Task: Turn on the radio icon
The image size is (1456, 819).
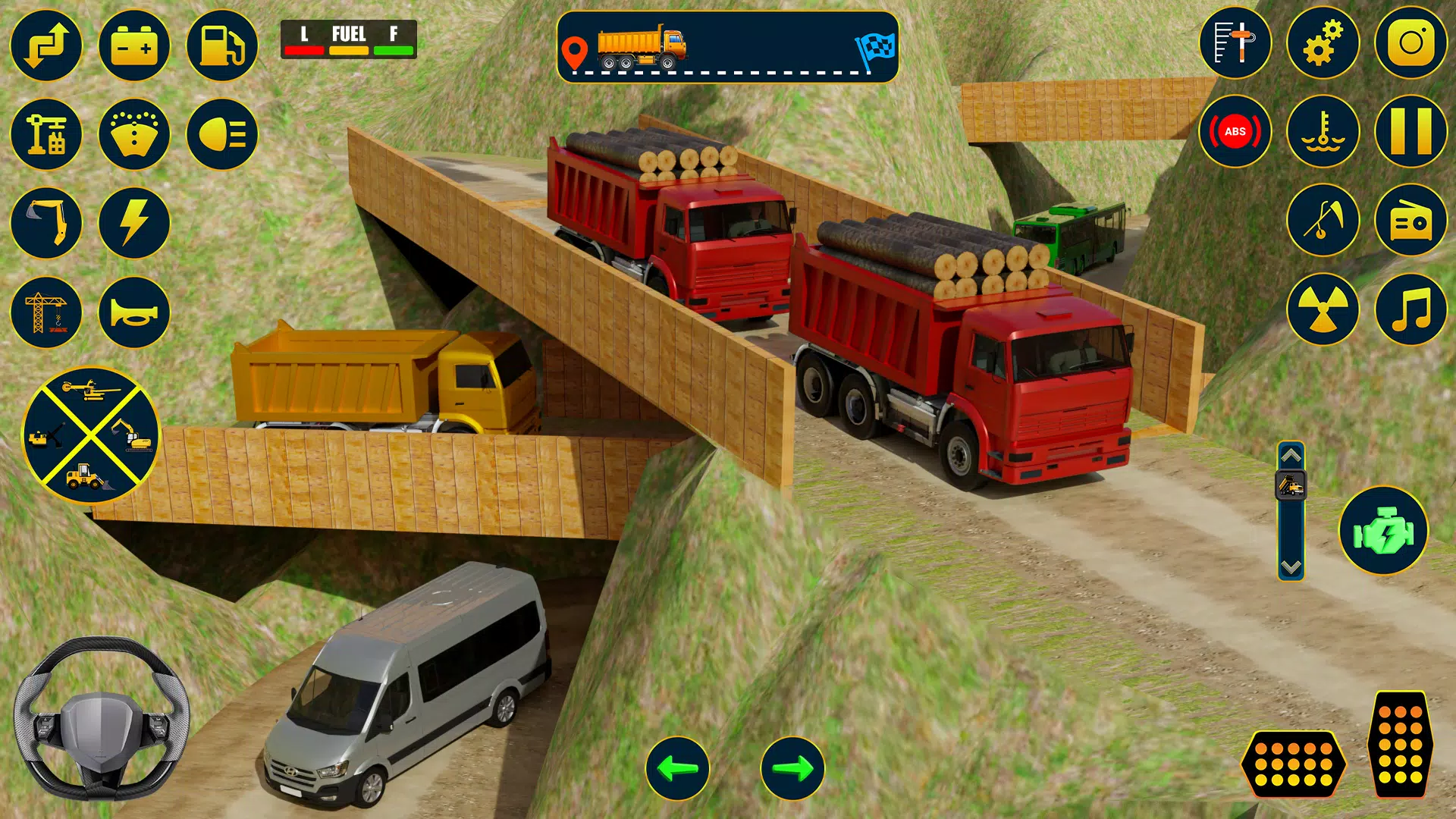Action: (x=1410, y=221)
